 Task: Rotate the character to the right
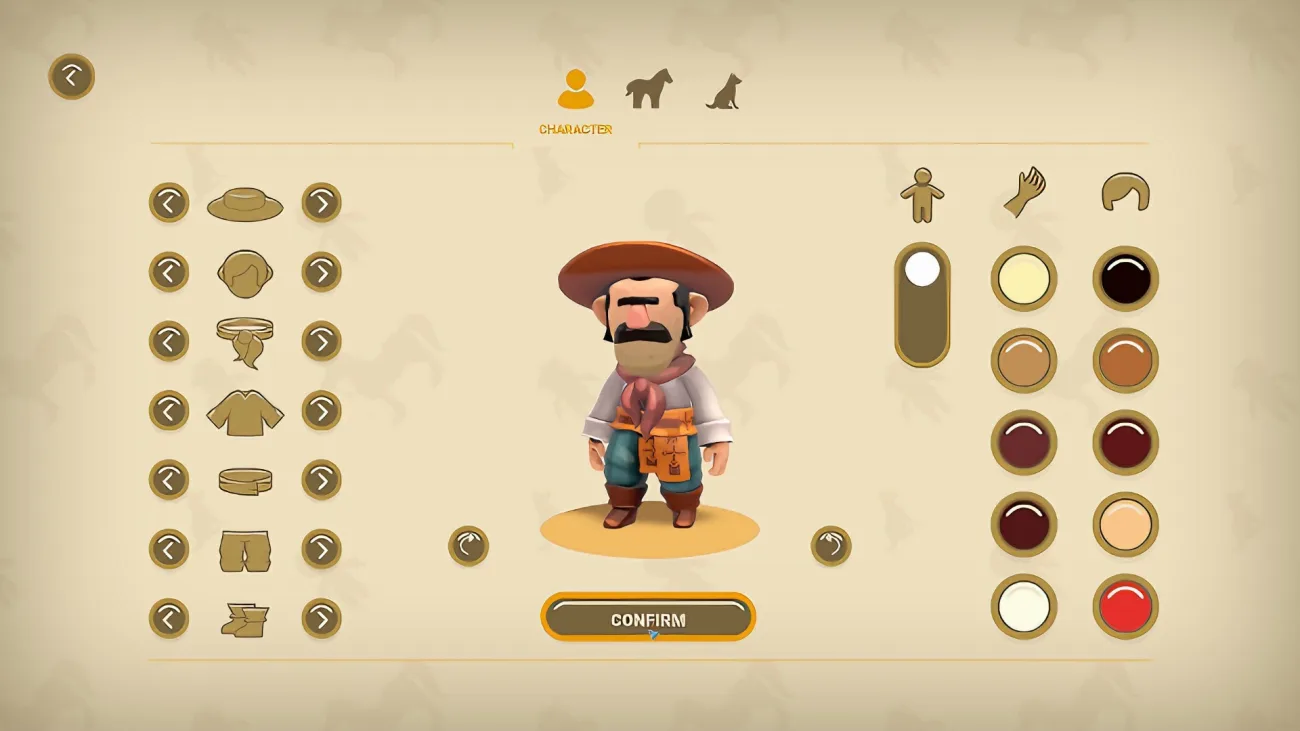point(831,547)
